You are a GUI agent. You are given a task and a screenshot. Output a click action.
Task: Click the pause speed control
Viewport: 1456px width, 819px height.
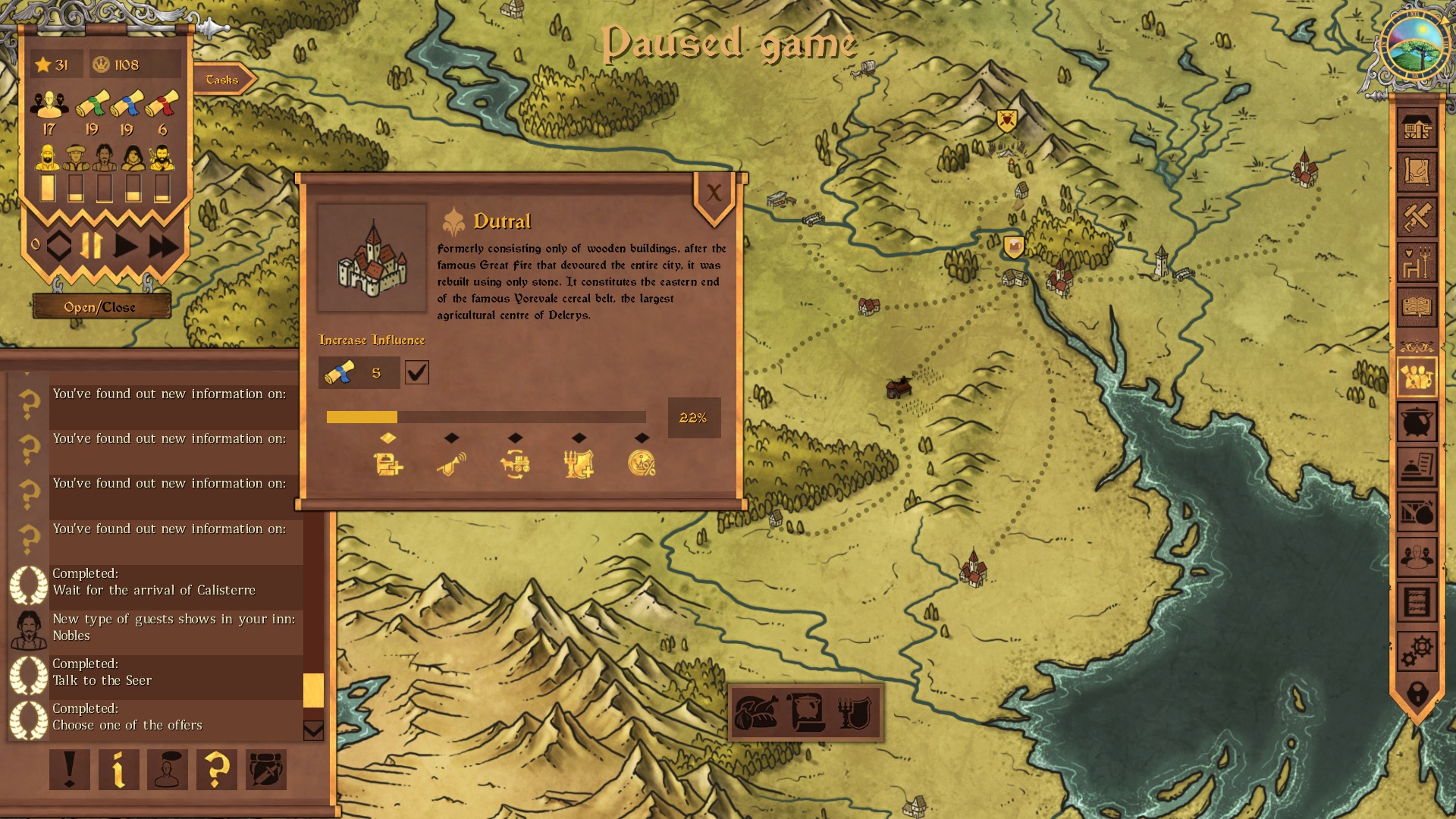tap(92, 246)
